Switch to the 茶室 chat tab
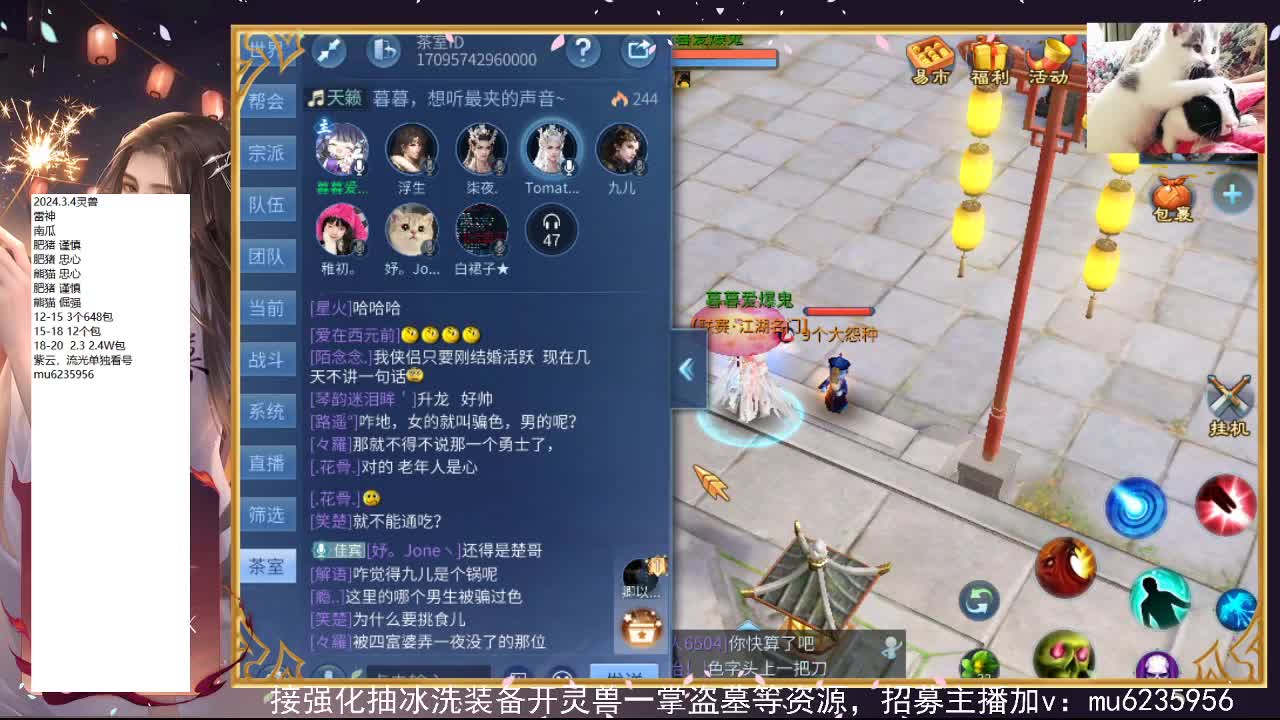This screenshot has width=1280, height=720. 266,566
